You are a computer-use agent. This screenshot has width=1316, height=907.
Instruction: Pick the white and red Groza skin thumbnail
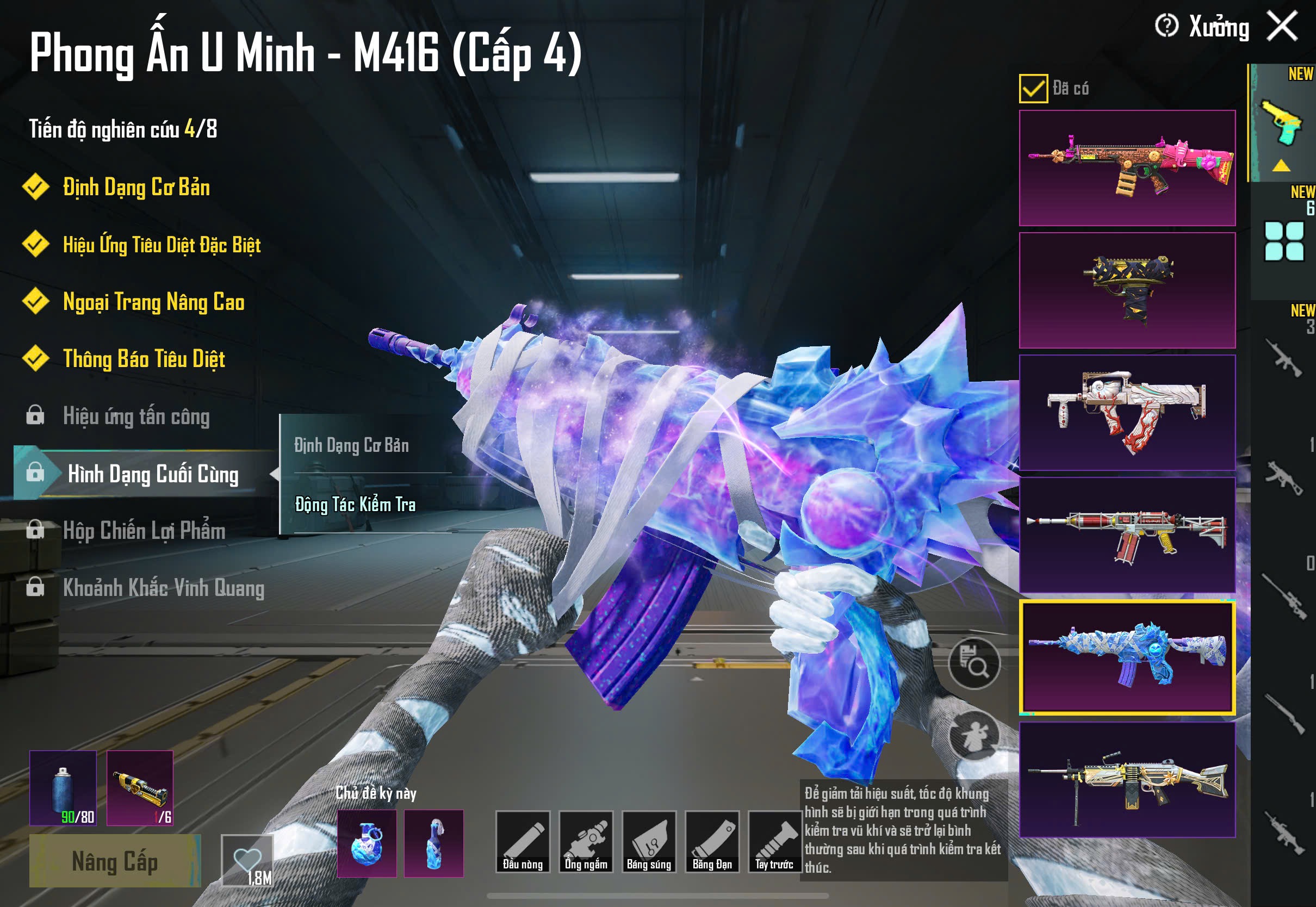pos(1127,413)
